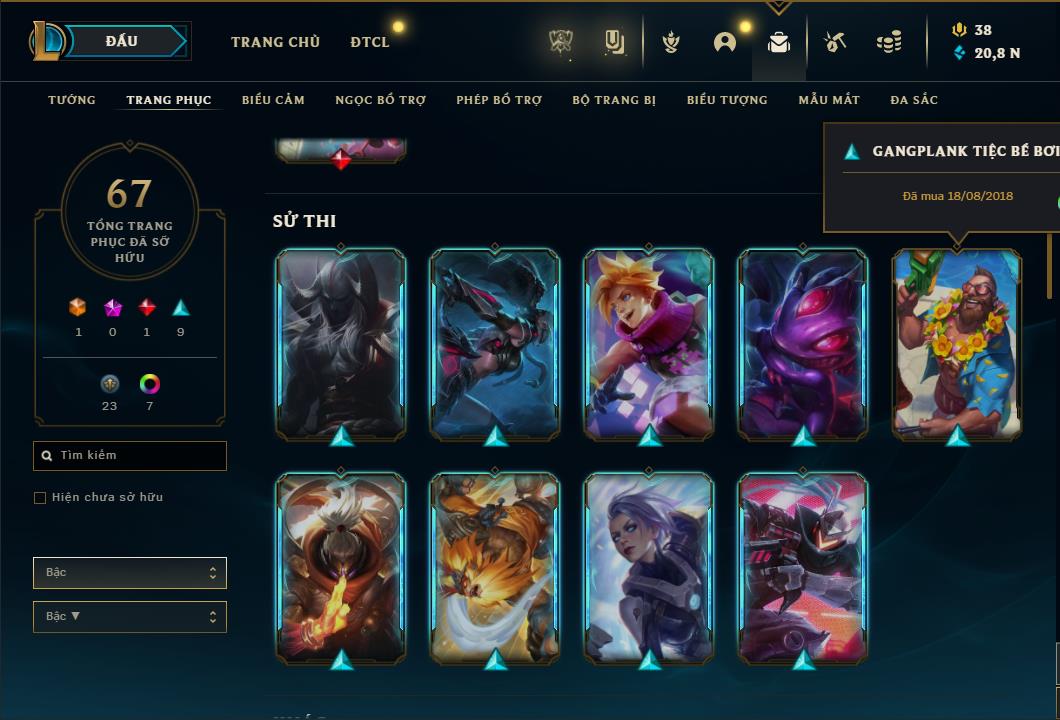The image size is (1060, 720).
Task: Open the profile icon in the top bar
Action: point(725,42)
